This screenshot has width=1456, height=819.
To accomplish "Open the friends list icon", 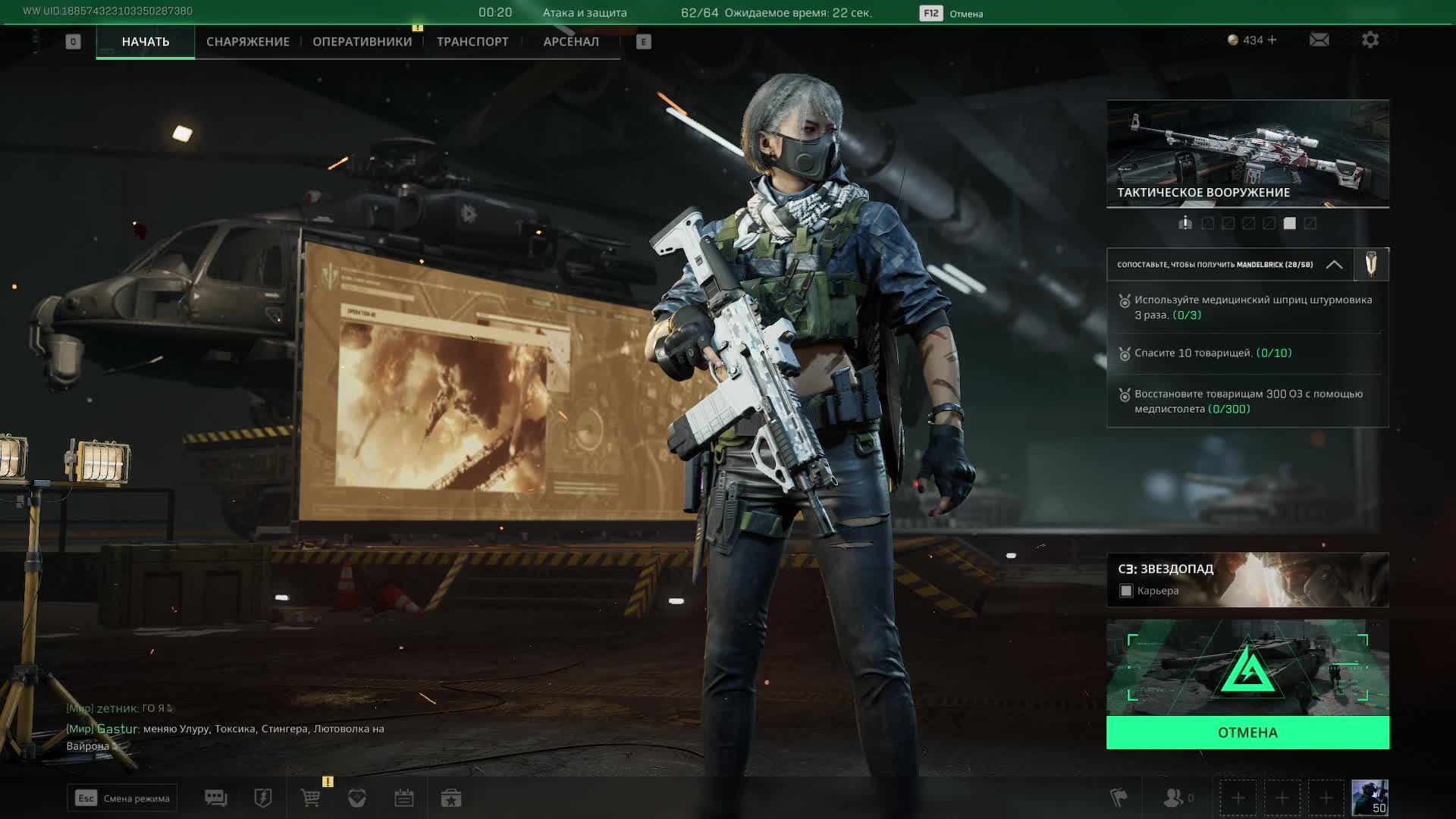I will (x=1174, y=798).
